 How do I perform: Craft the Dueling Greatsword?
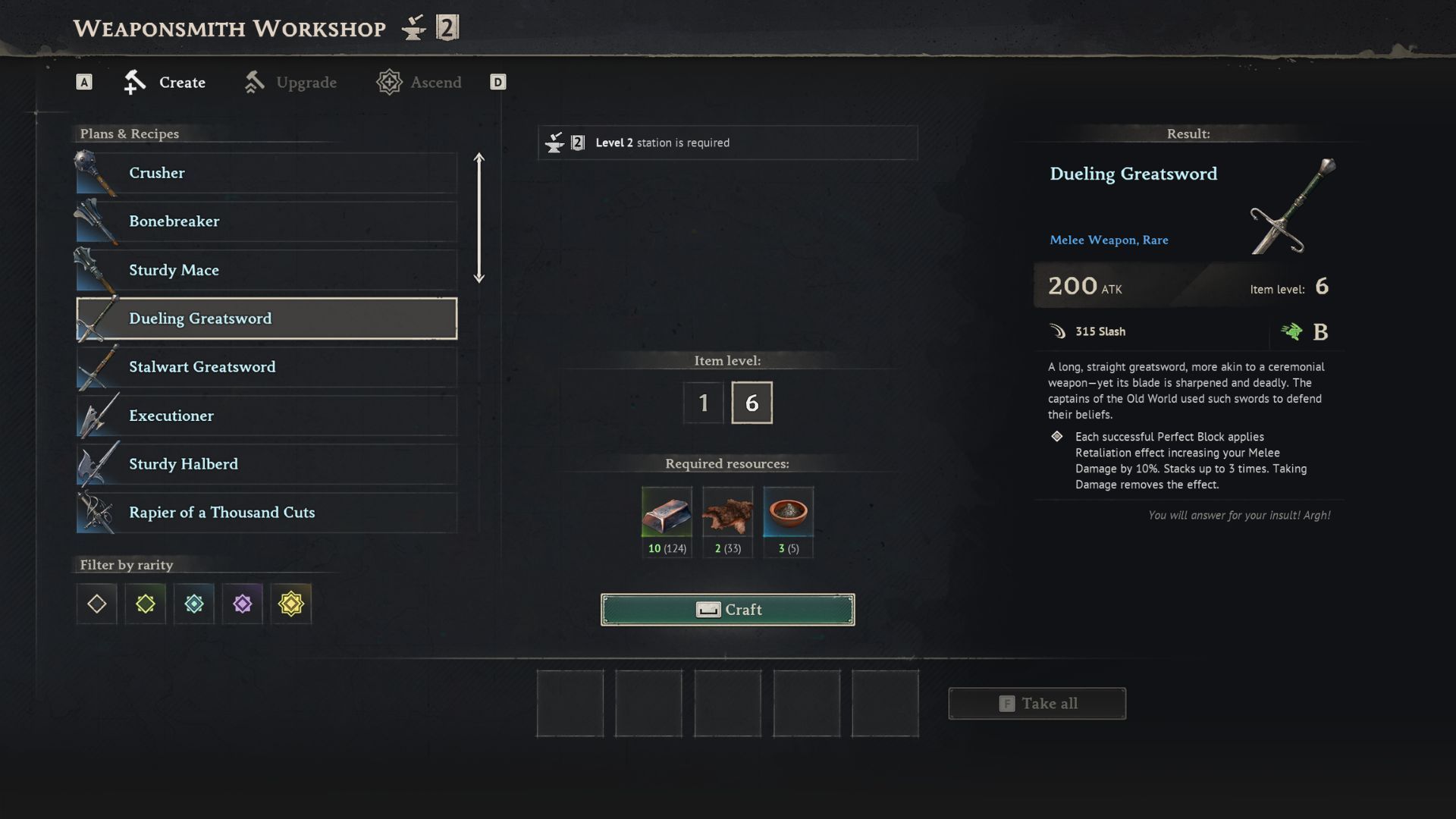pos(727,610)
